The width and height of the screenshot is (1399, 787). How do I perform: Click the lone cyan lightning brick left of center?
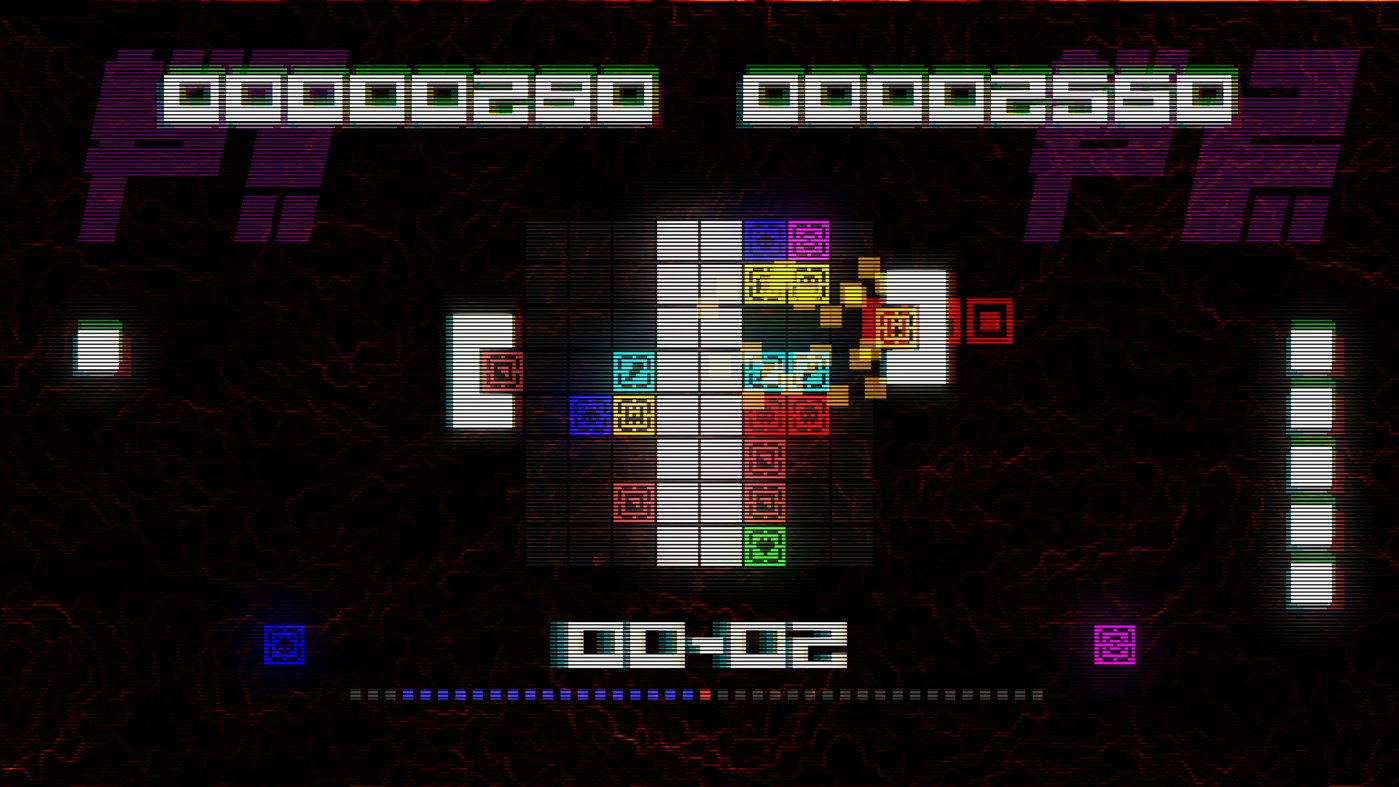(x=633, y=371)
